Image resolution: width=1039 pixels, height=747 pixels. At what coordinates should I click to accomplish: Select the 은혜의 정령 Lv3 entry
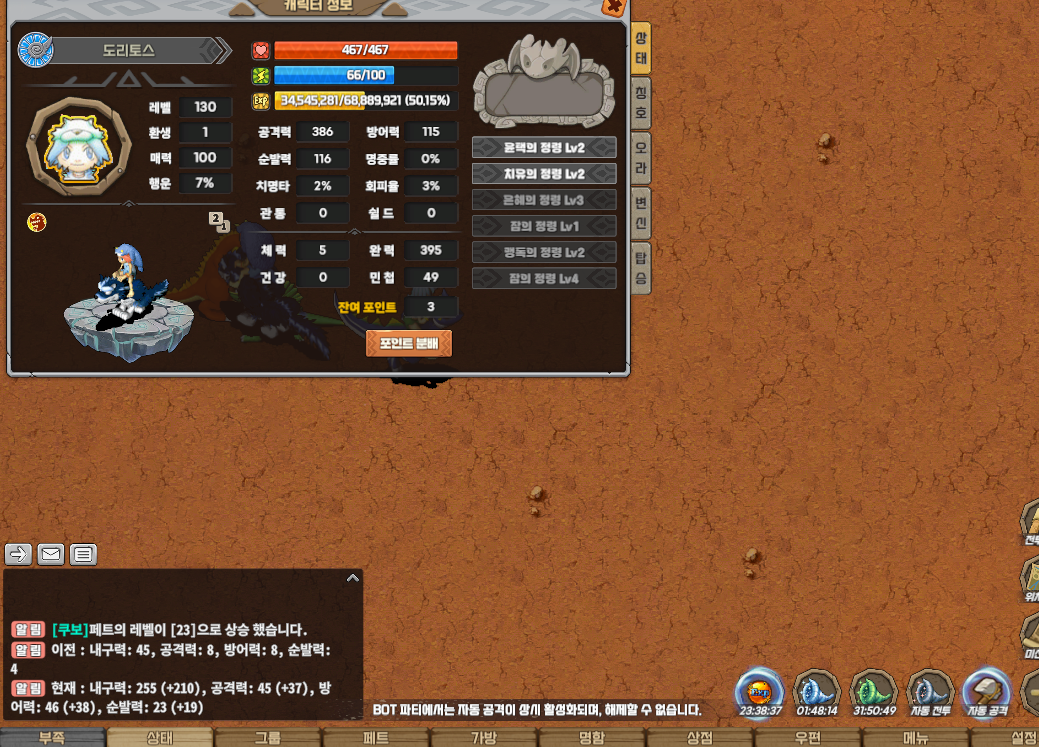pos(544,200)
